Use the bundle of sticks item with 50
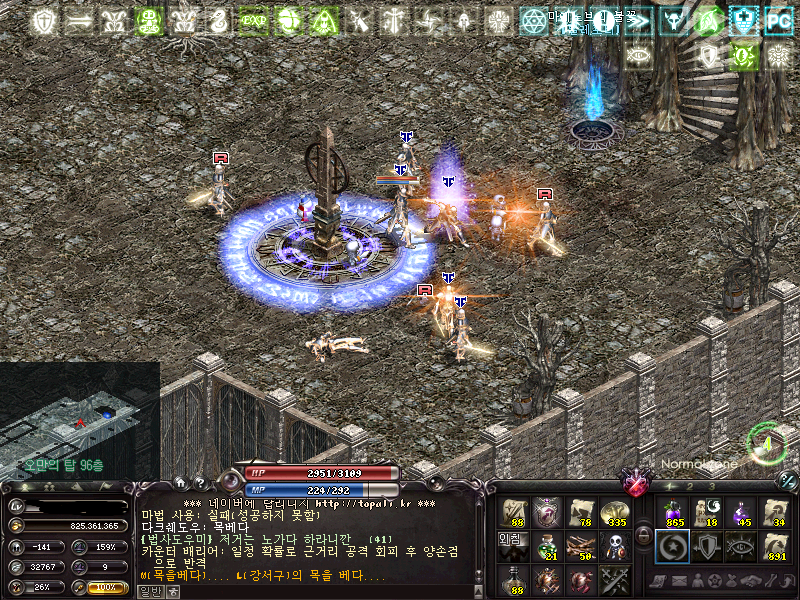The height and width of the screenshot is (600, 800). 580,546
